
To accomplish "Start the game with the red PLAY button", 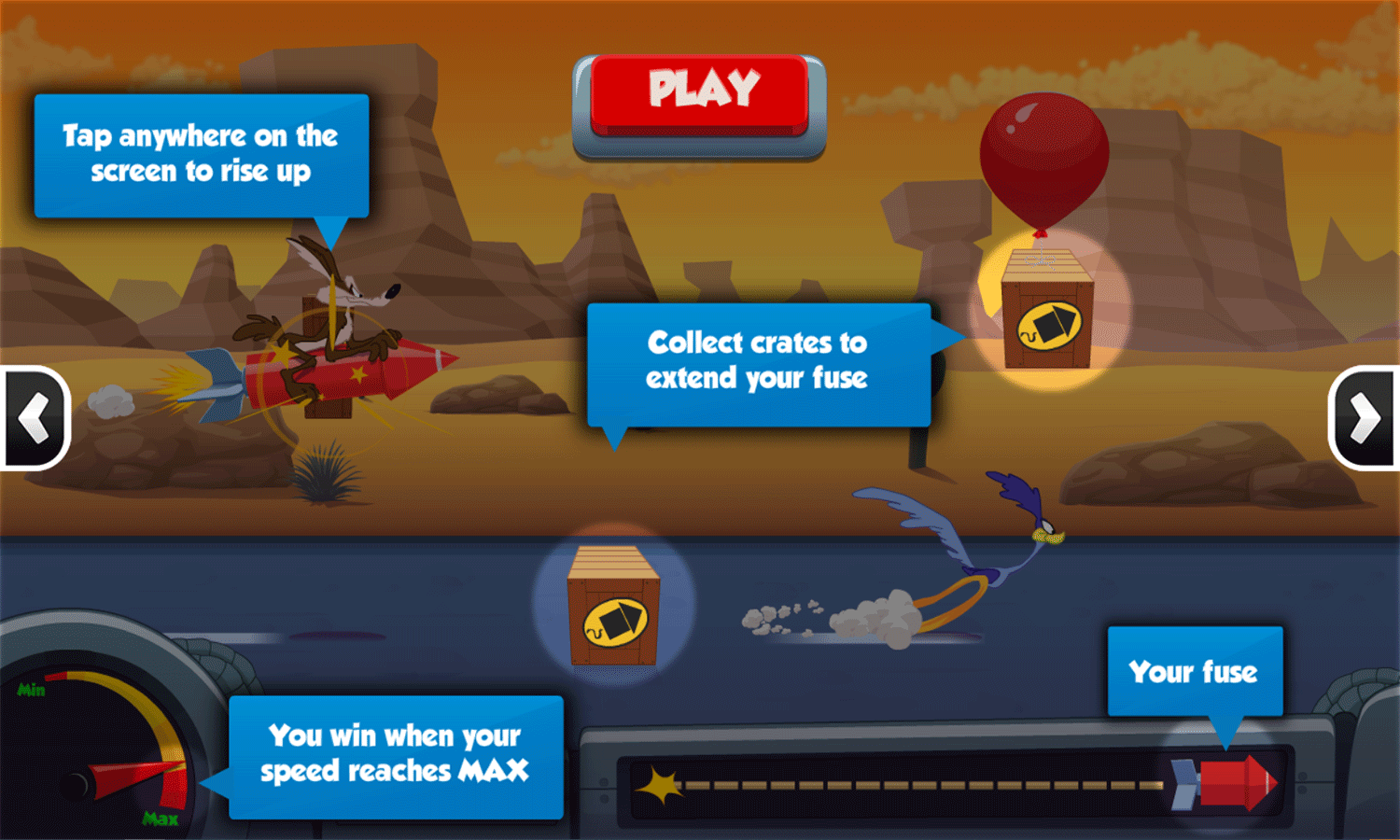I will (x=699, y=95).
